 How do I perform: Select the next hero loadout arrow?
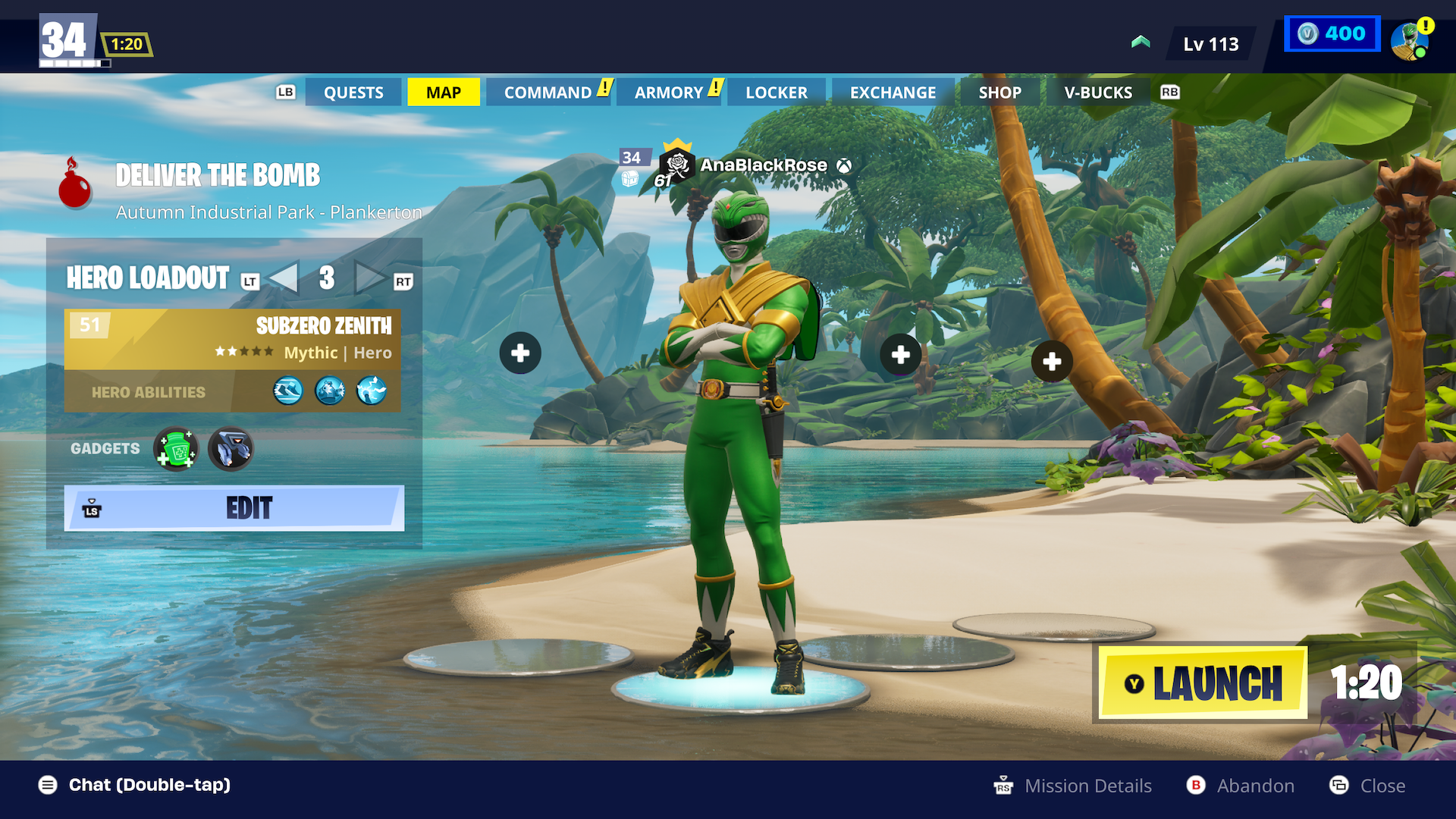coord(369,278)
